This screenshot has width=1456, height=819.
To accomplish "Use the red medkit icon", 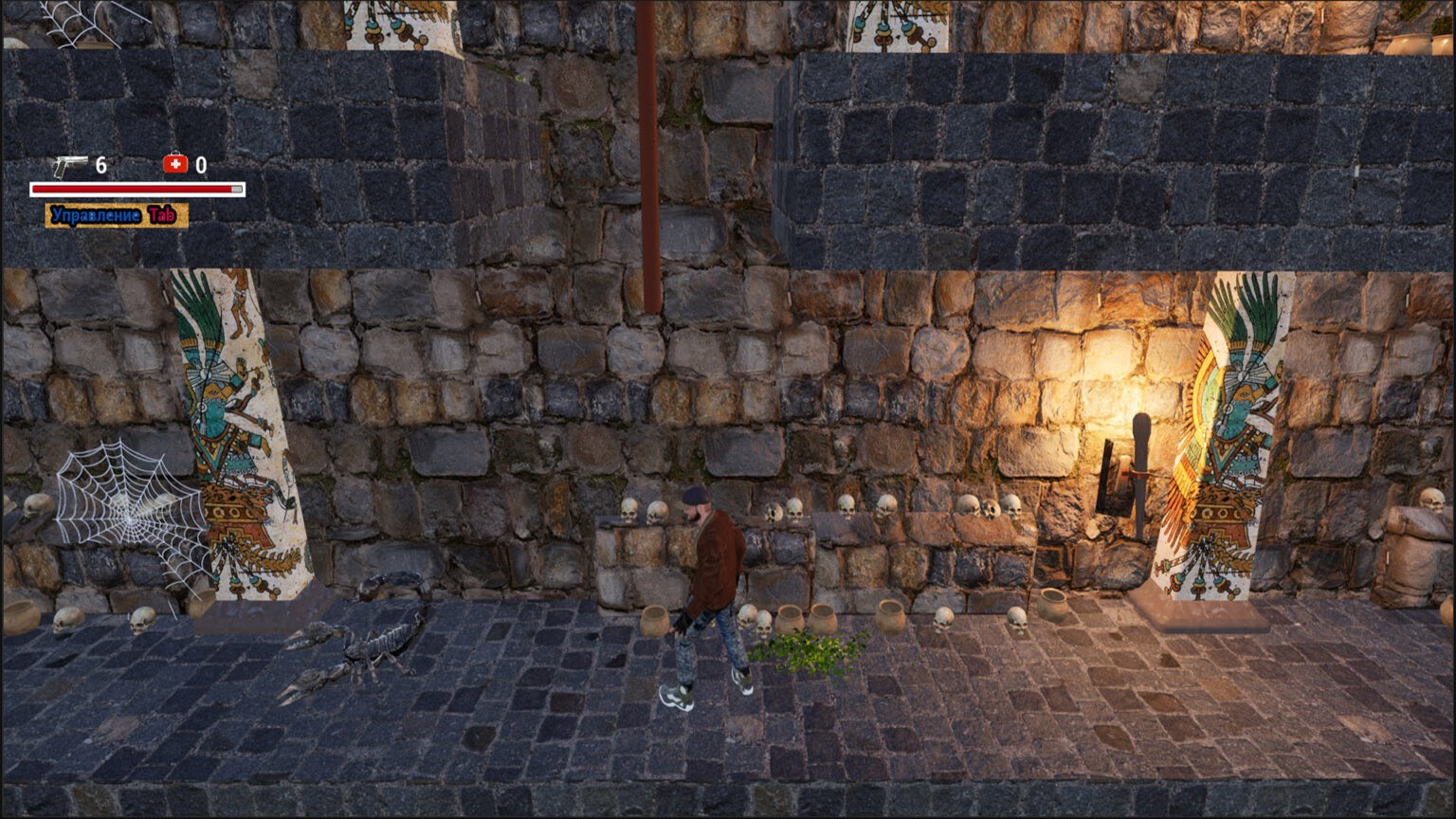I will tap(175, 165).
